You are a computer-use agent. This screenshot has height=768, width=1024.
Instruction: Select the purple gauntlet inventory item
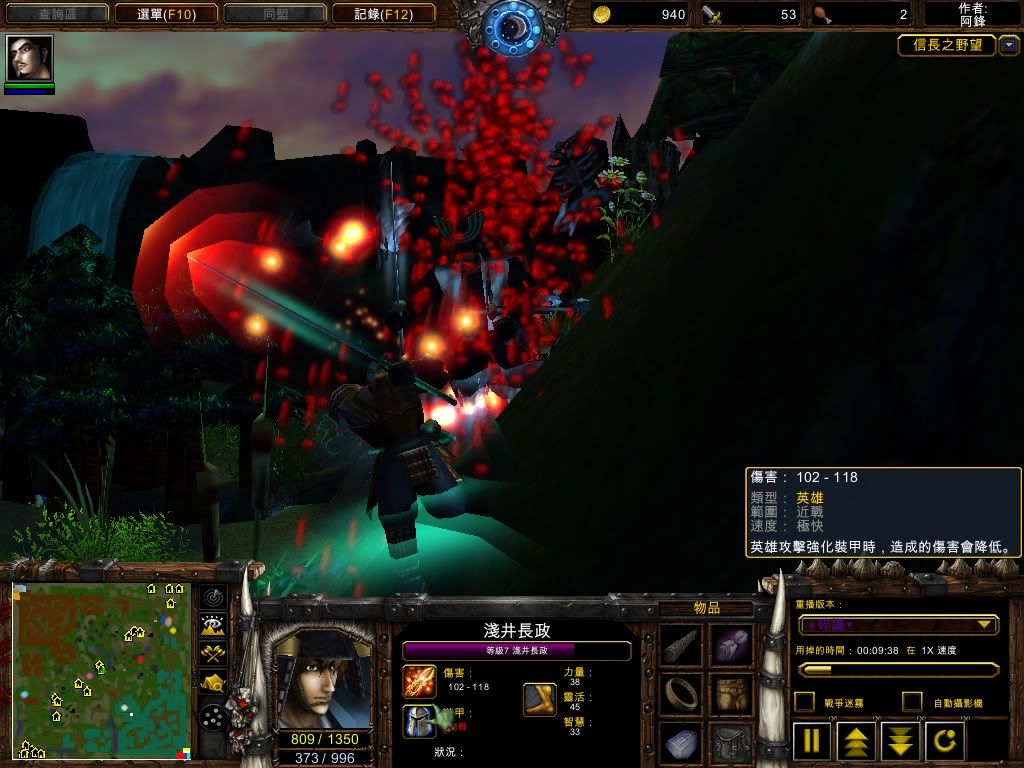(731, 645)
